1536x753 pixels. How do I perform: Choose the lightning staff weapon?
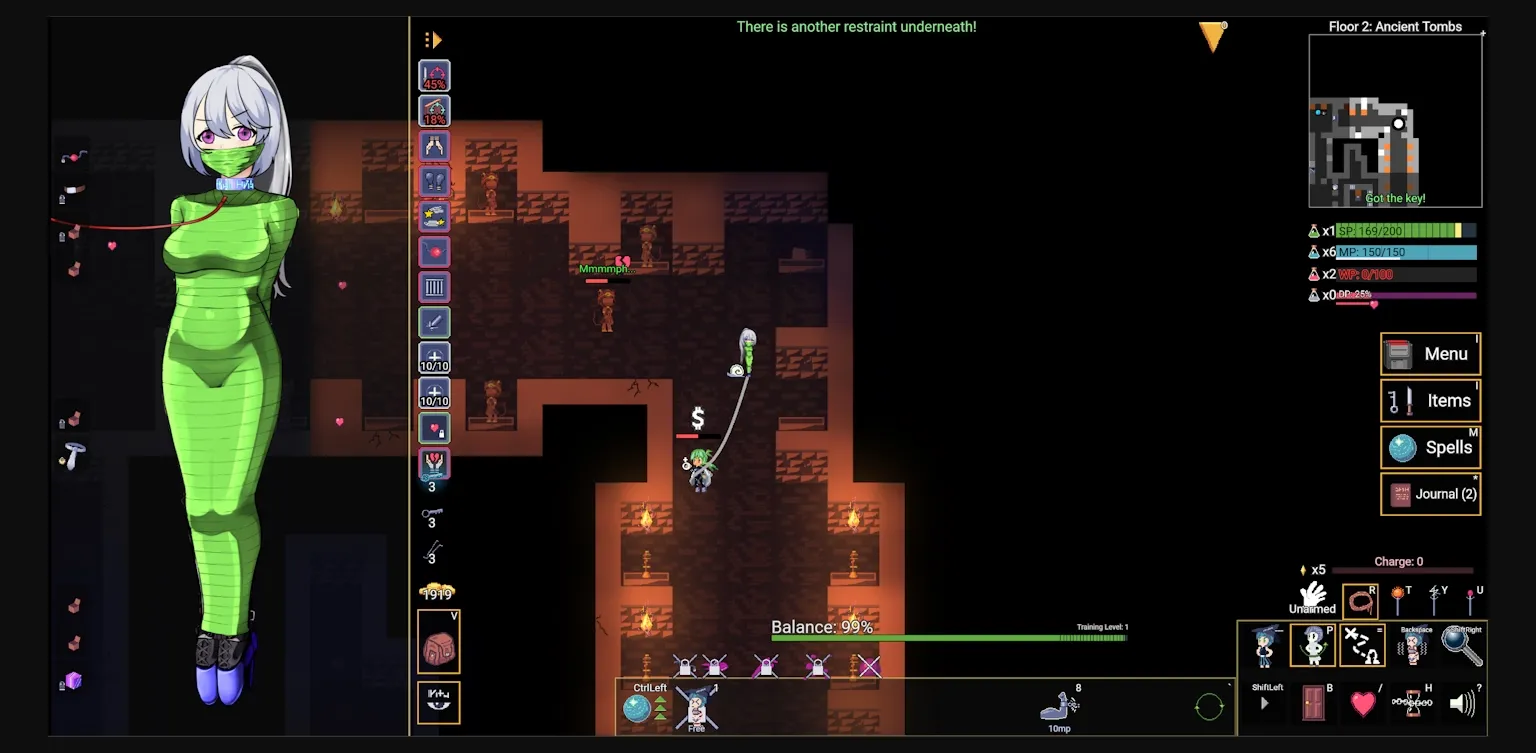[x=1434, y=600]
